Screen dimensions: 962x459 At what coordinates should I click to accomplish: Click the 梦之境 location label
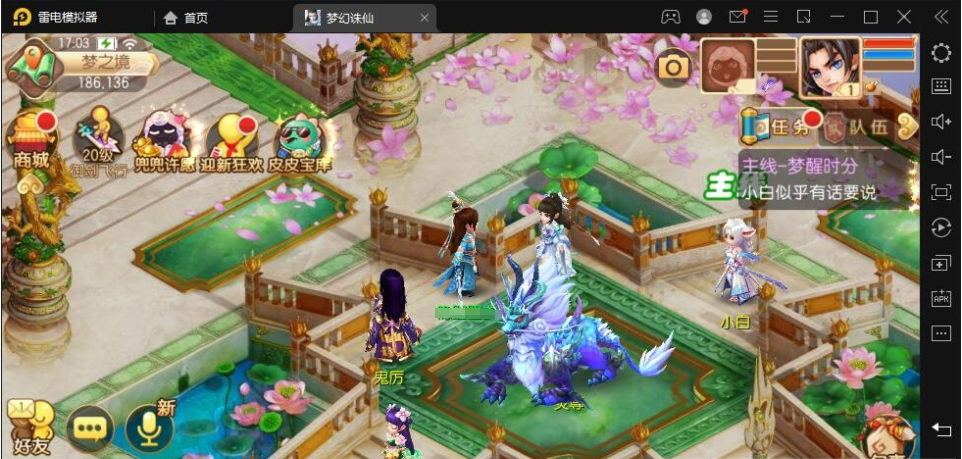tap(105, 62)
